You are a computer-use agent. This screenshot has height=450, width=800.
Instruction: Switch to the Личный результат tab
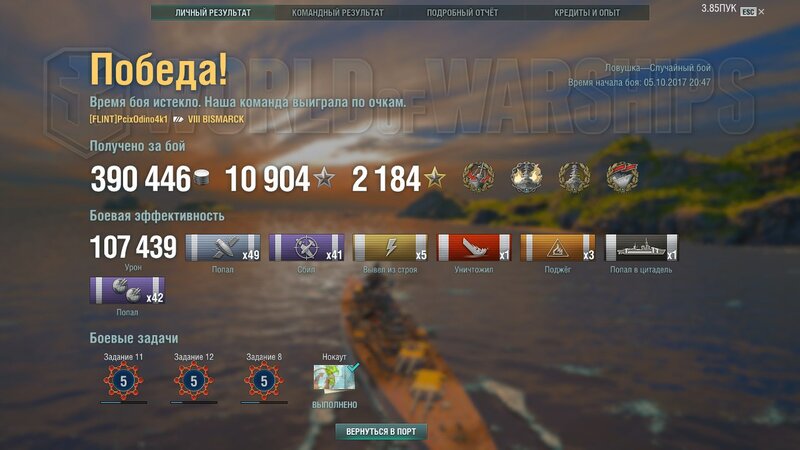point(212,13)
